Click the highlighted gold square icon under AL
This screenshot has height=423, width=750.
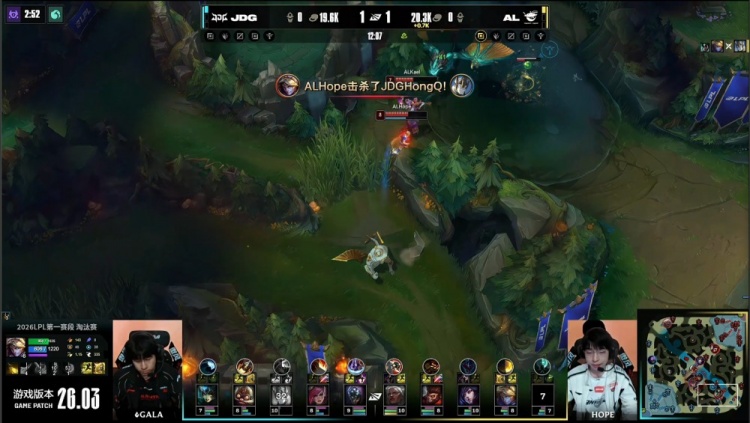[x=481, y=35]
